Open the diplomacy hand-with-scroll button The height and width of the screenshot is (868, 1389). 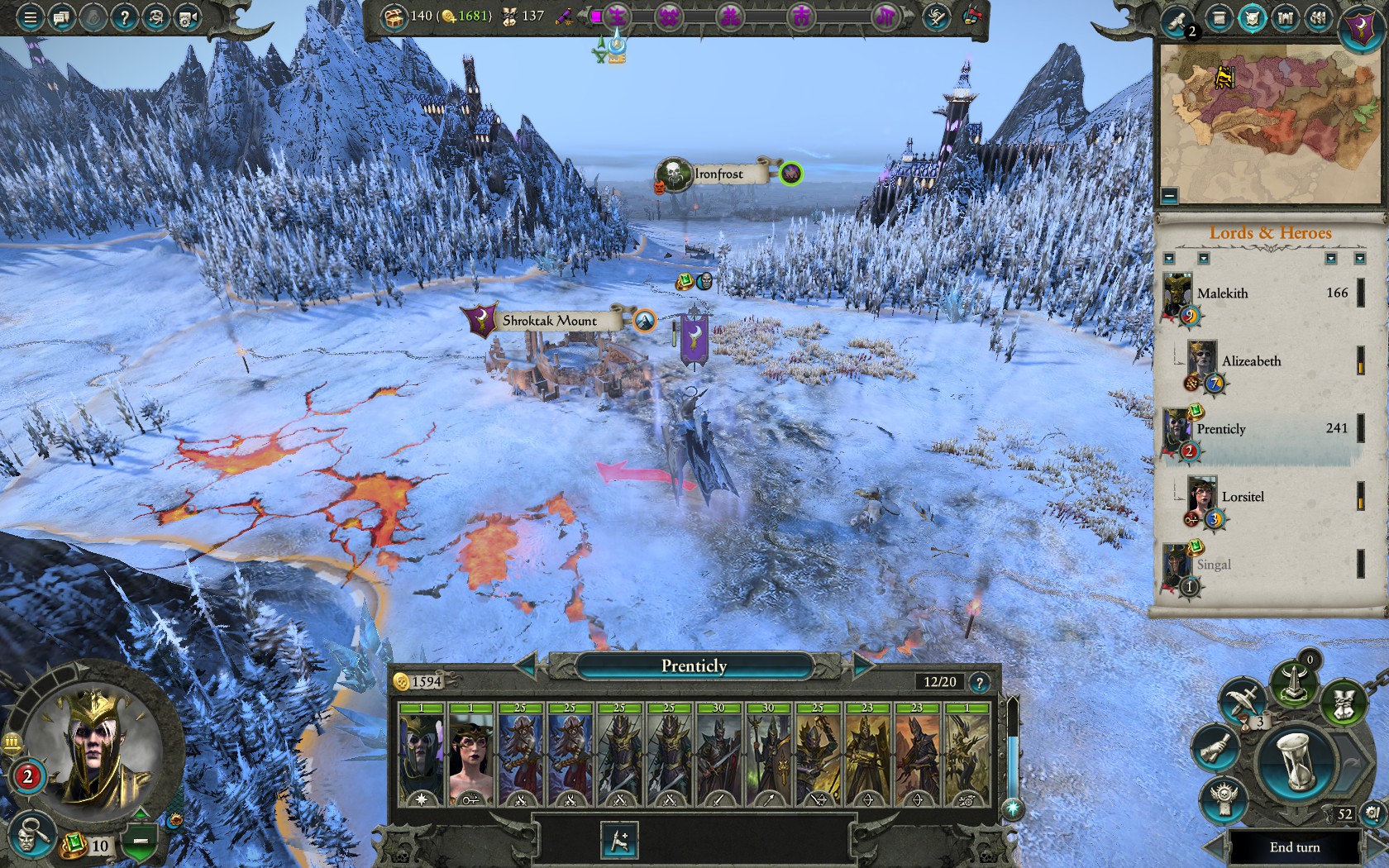(x=1214, y=748)
